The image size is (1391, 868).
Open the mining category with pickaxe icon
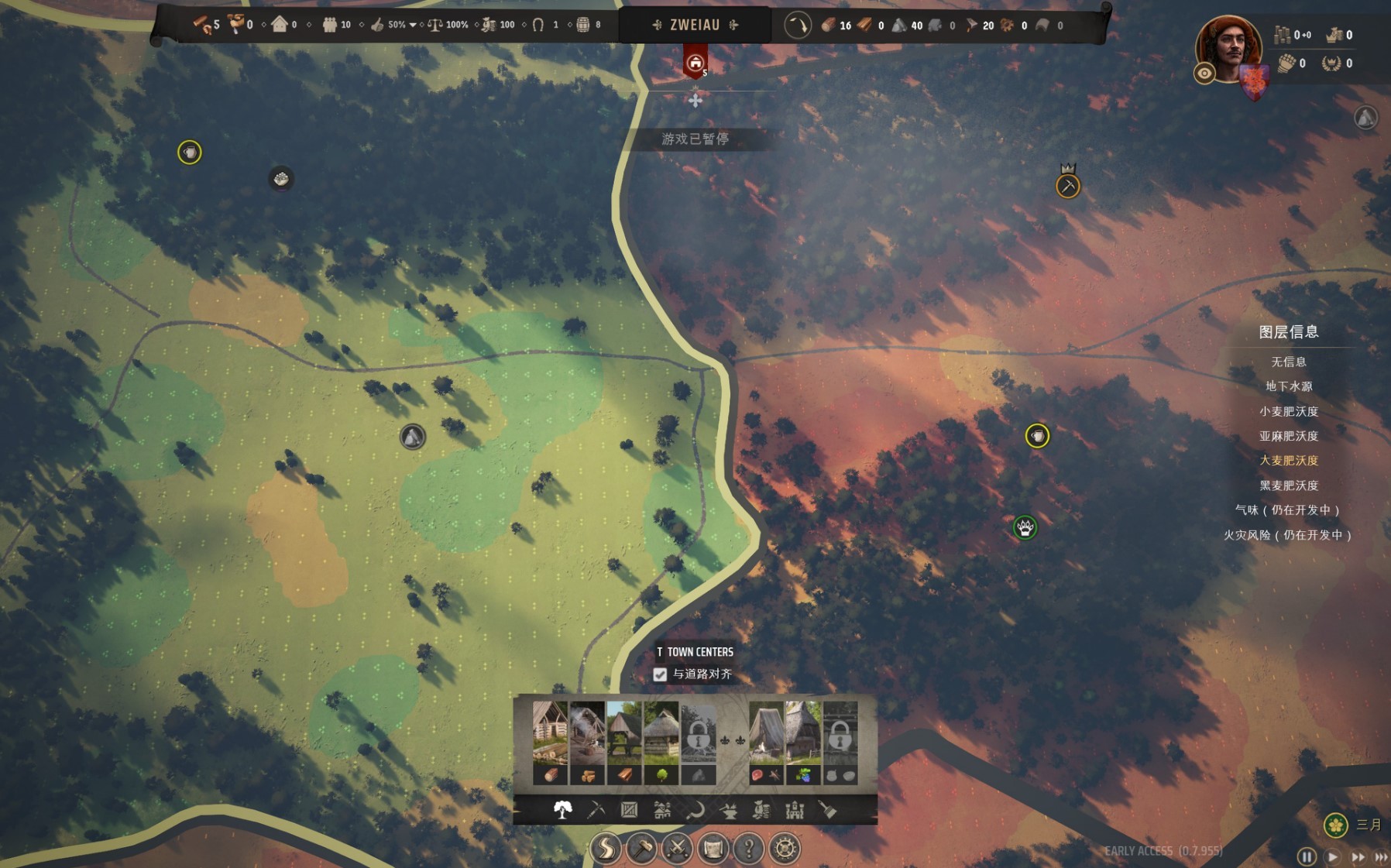tap(596, 810)
